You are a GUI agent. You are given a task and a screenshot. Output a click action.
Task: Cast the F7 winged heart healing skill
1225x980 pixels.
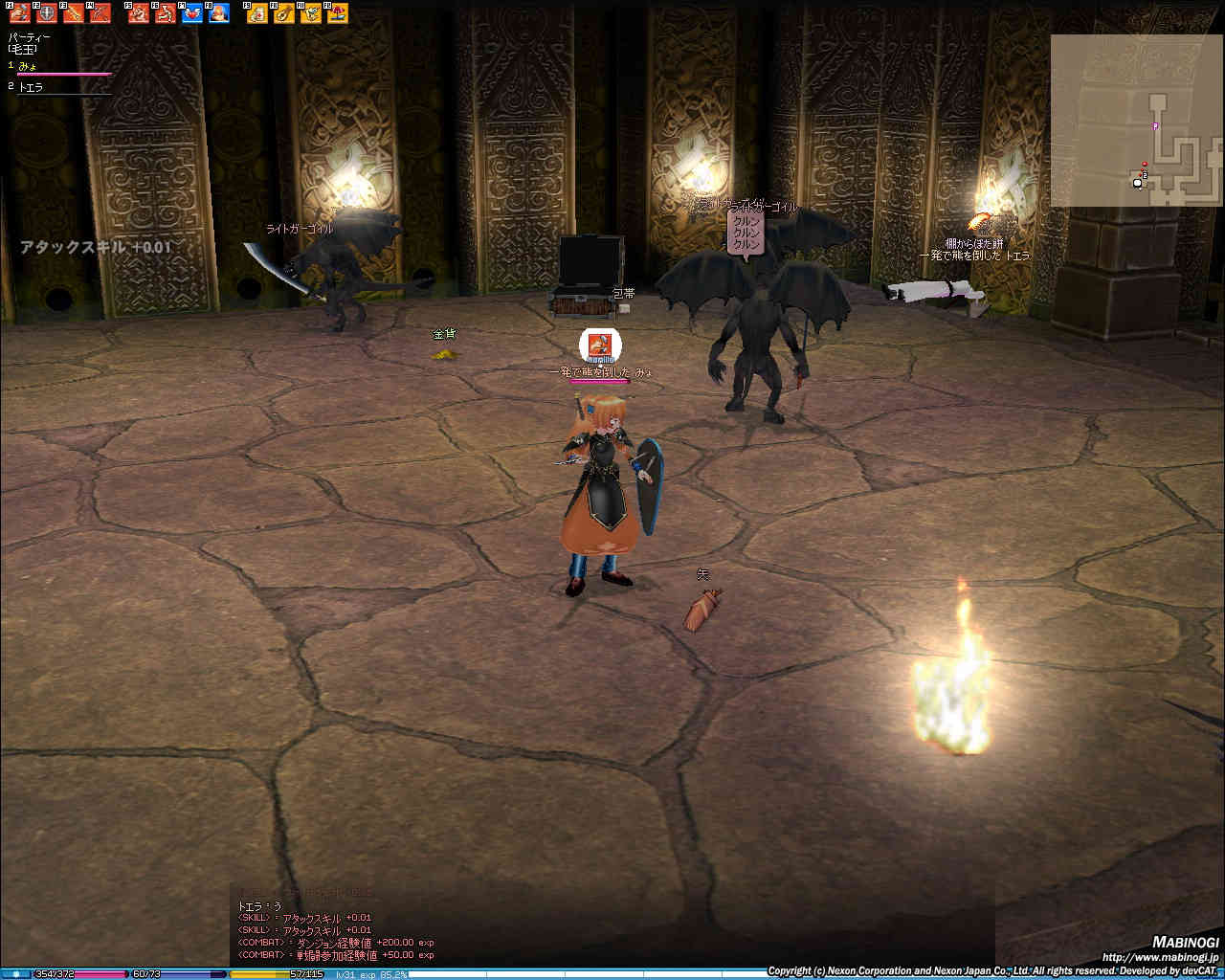pos(191,13)
